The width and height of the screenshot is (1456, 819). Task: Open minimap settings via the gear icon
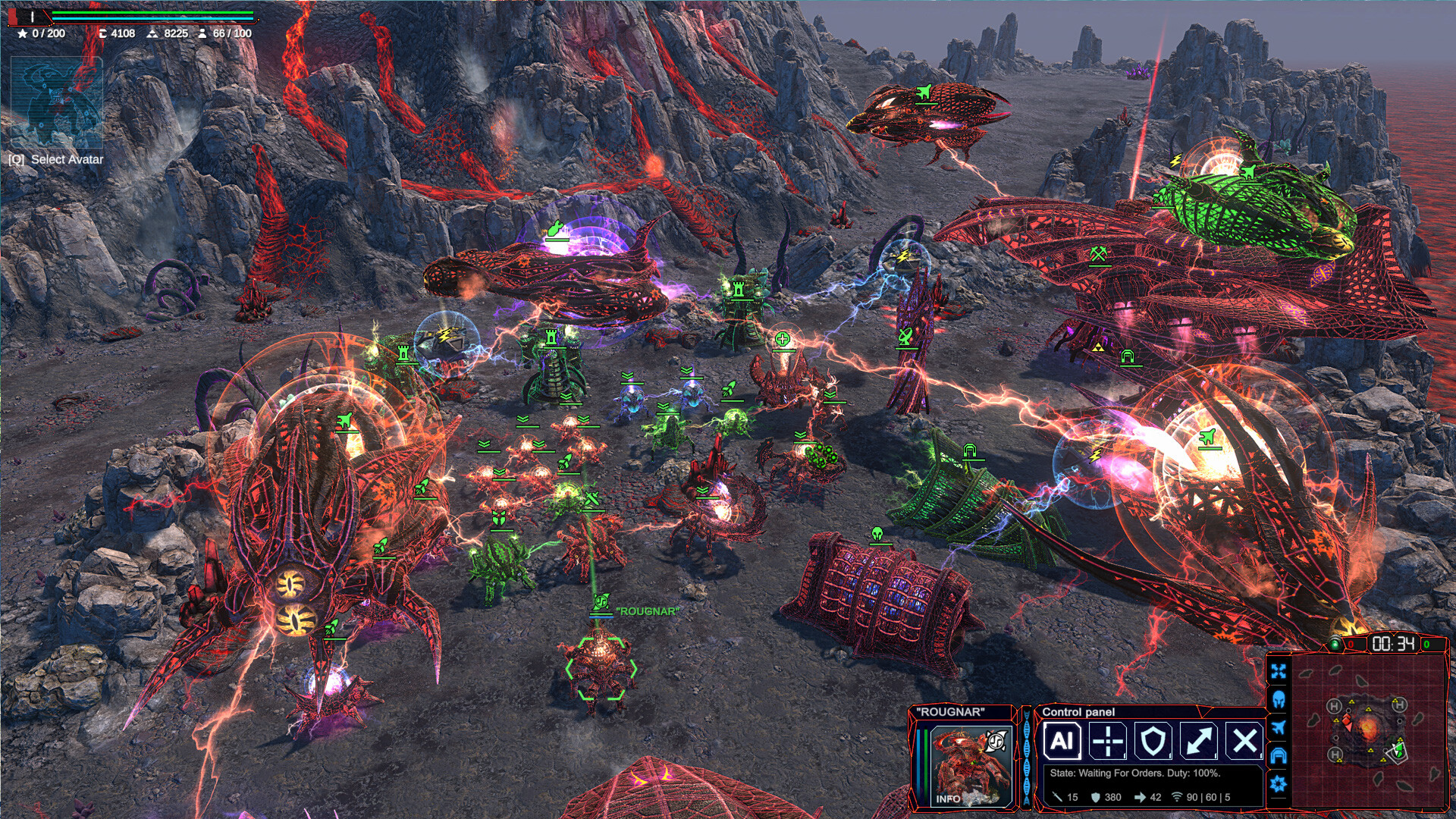1280,782
